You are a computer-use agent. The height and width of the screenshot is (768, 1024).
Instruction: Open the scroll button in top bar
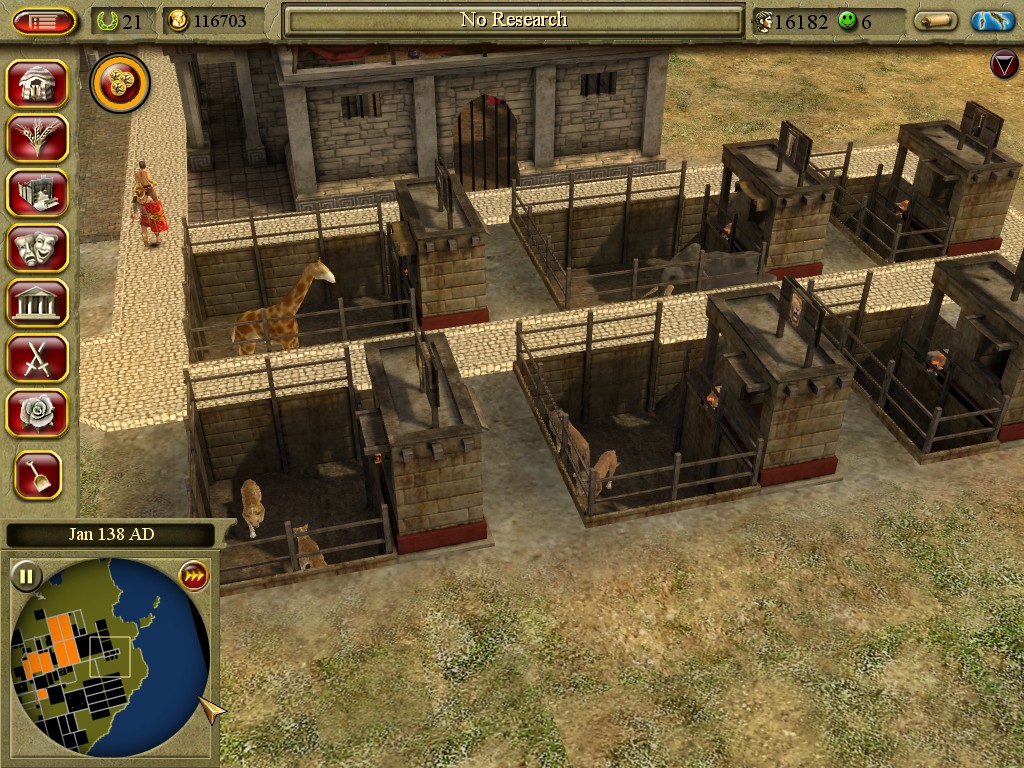935,21
